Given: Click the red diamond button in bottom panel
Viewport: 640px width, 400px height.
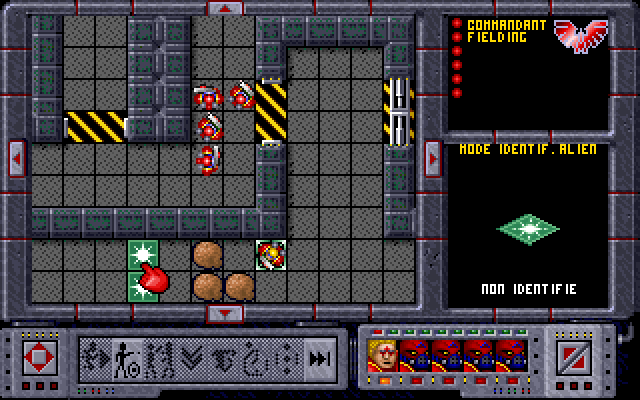Looking at the screenshot, I should coord(39,357).
